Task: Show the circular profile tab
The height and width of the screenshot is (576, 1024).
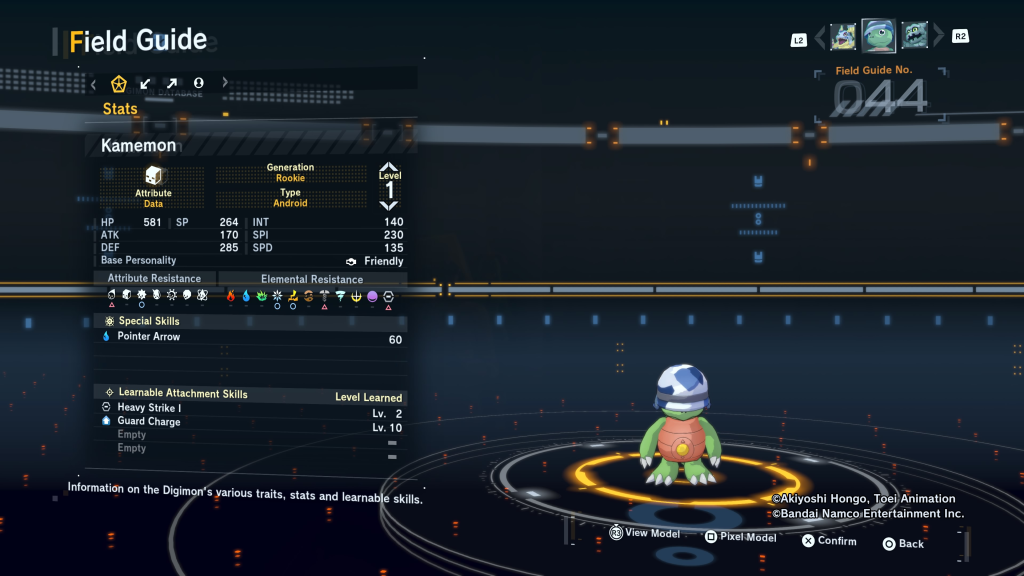Action: (x=199, y=83)
